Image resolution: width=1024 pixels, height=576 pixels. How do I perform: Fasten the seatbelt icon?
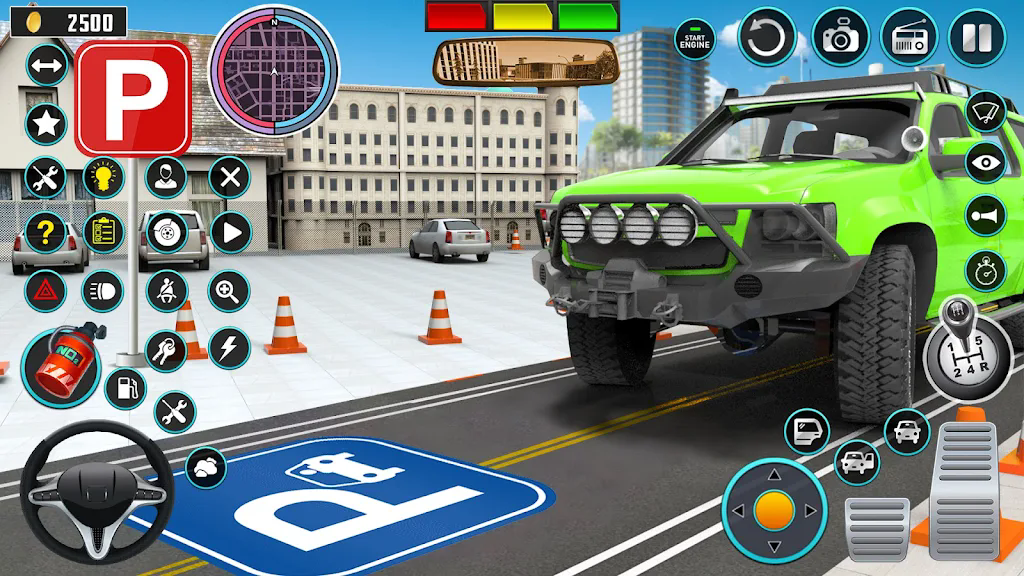pos(166,291)
